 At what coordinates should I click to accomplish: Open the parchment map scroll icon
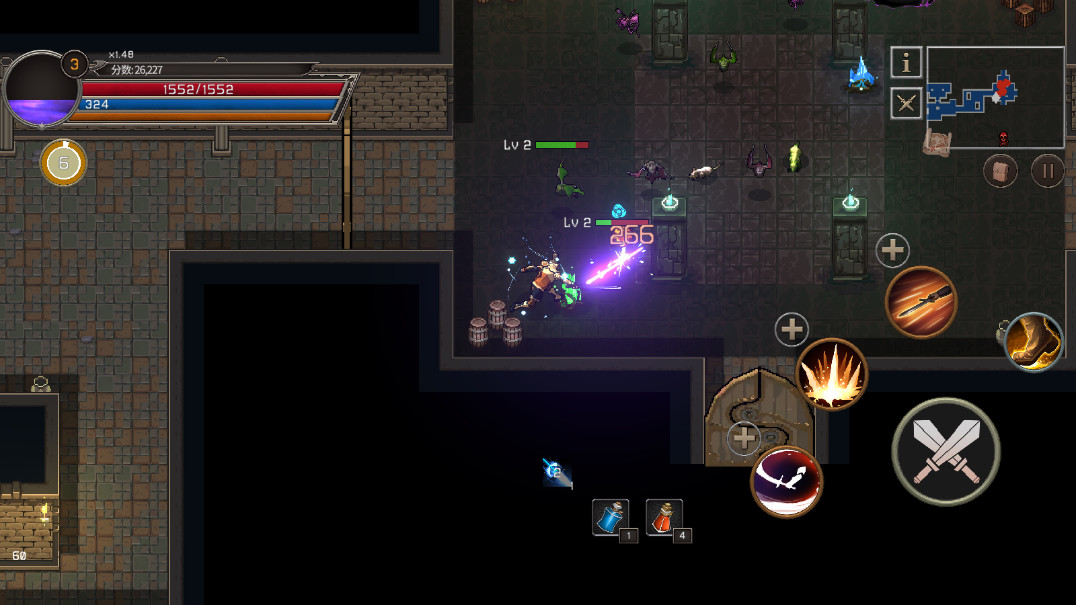pos(937,143)
